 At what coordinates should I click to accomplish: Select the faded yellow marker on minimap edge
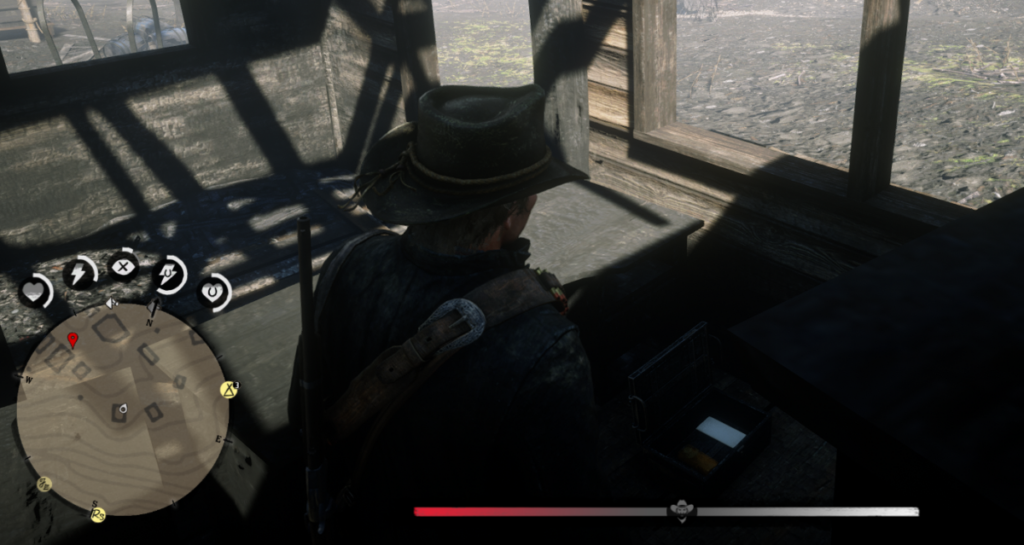tap(44, 484)
